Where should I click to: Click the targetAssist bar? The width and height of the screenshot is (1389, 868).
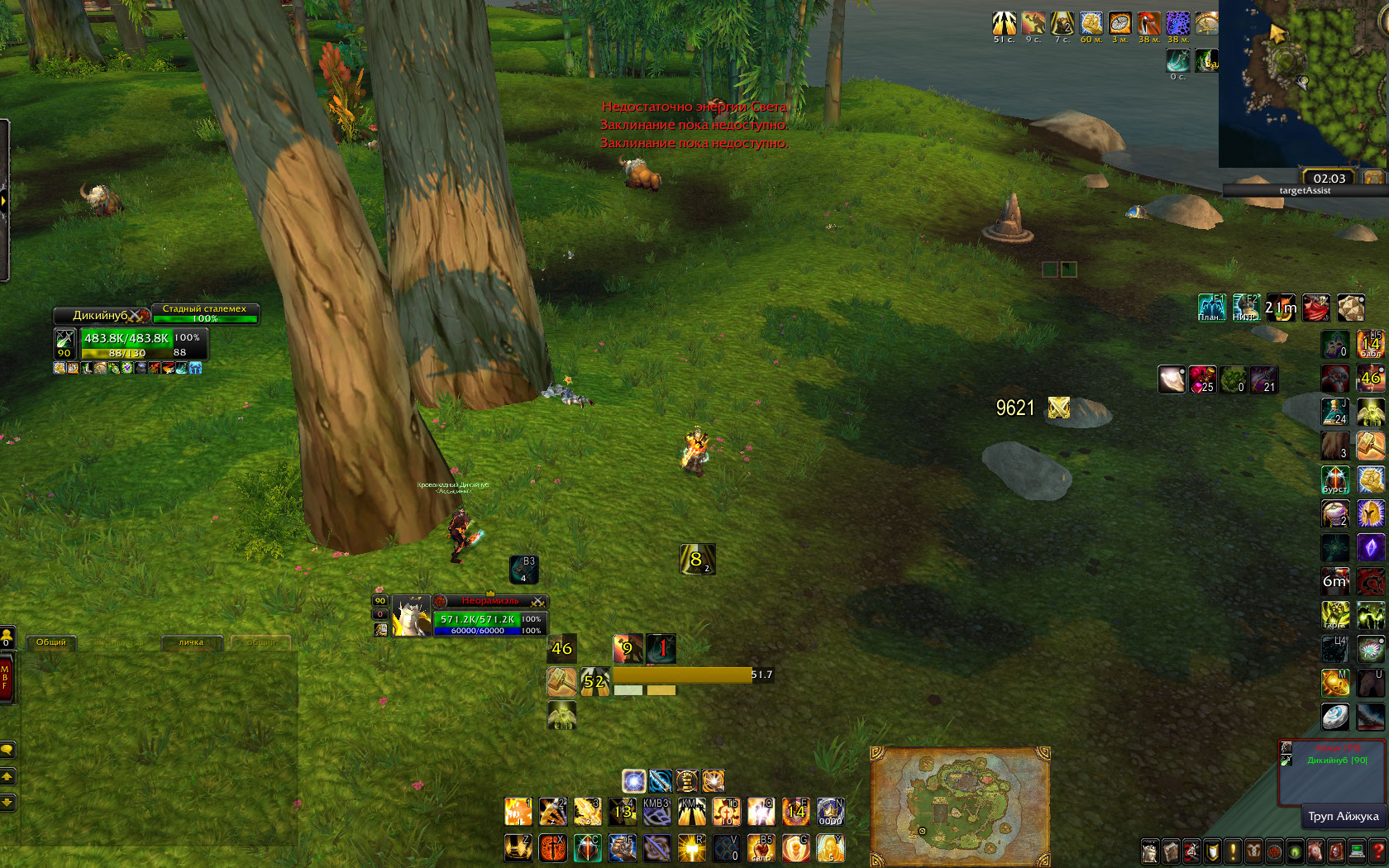coord(1305,191)
